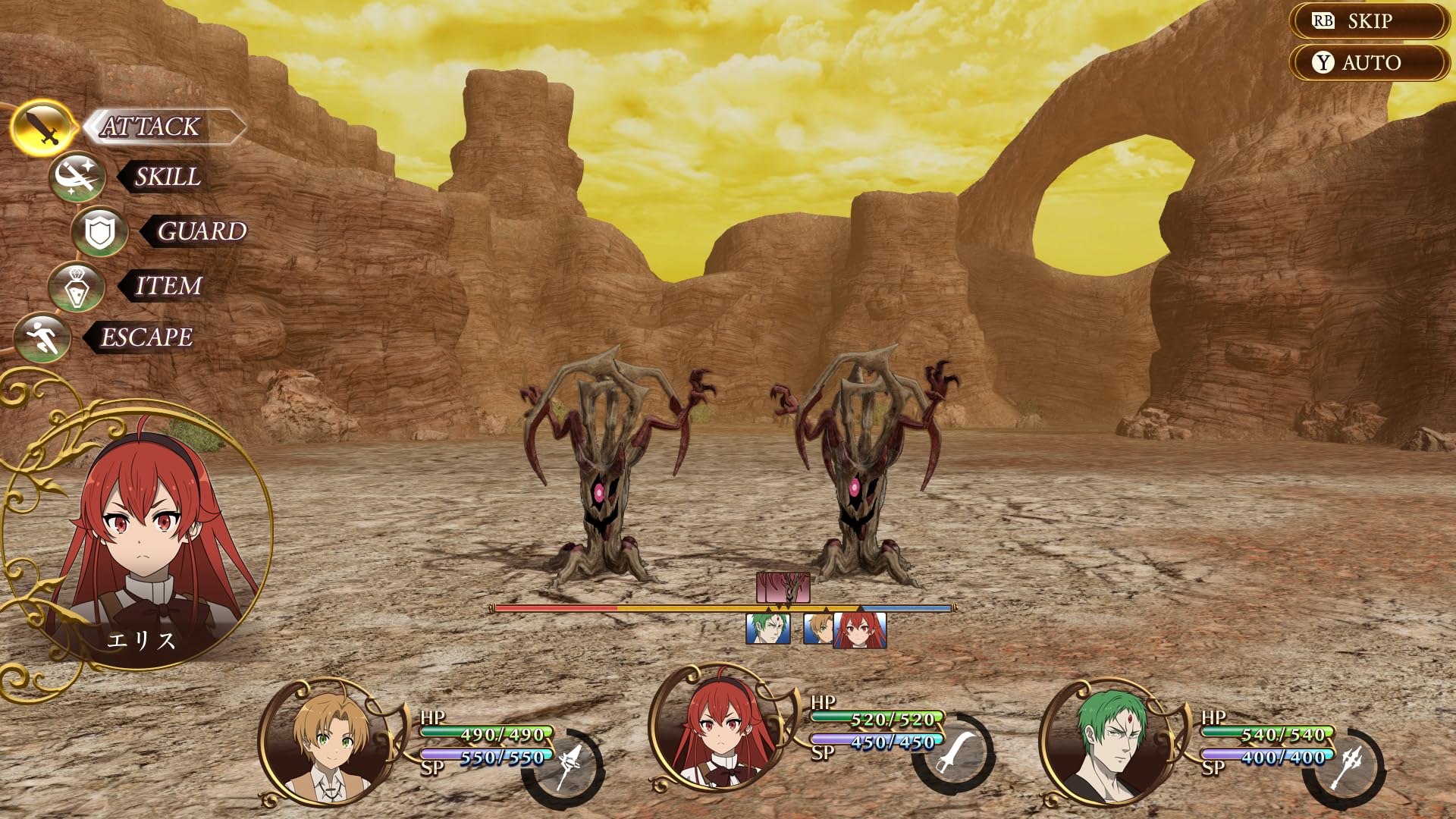This screenshot has height=819, width=1456.
Task: Click the SKIP button
Action: pyautogui.click(x=1369, y=21)
